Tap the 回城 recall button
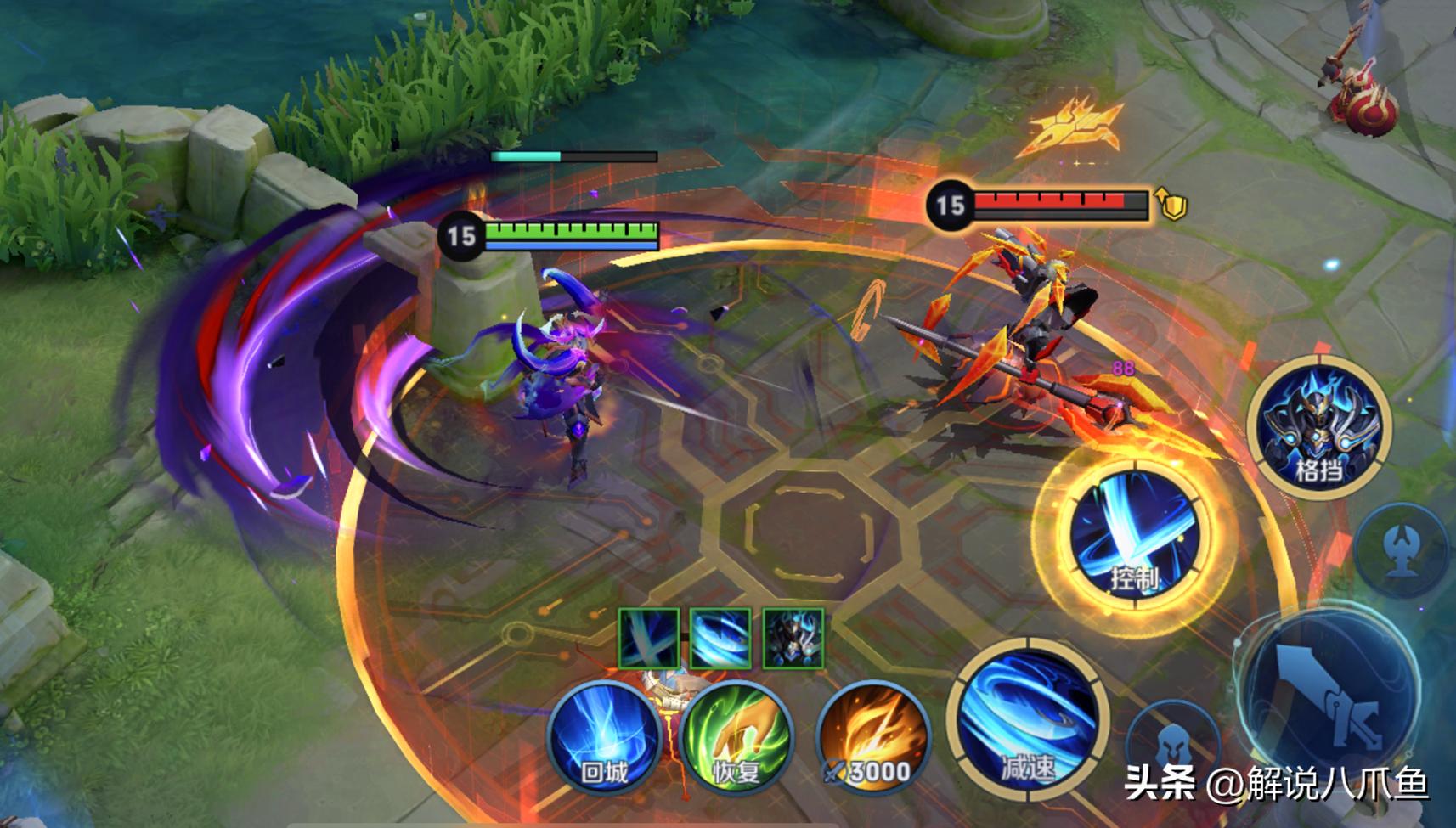Viewport: 1456px width, 828px height. pos(604,737)
